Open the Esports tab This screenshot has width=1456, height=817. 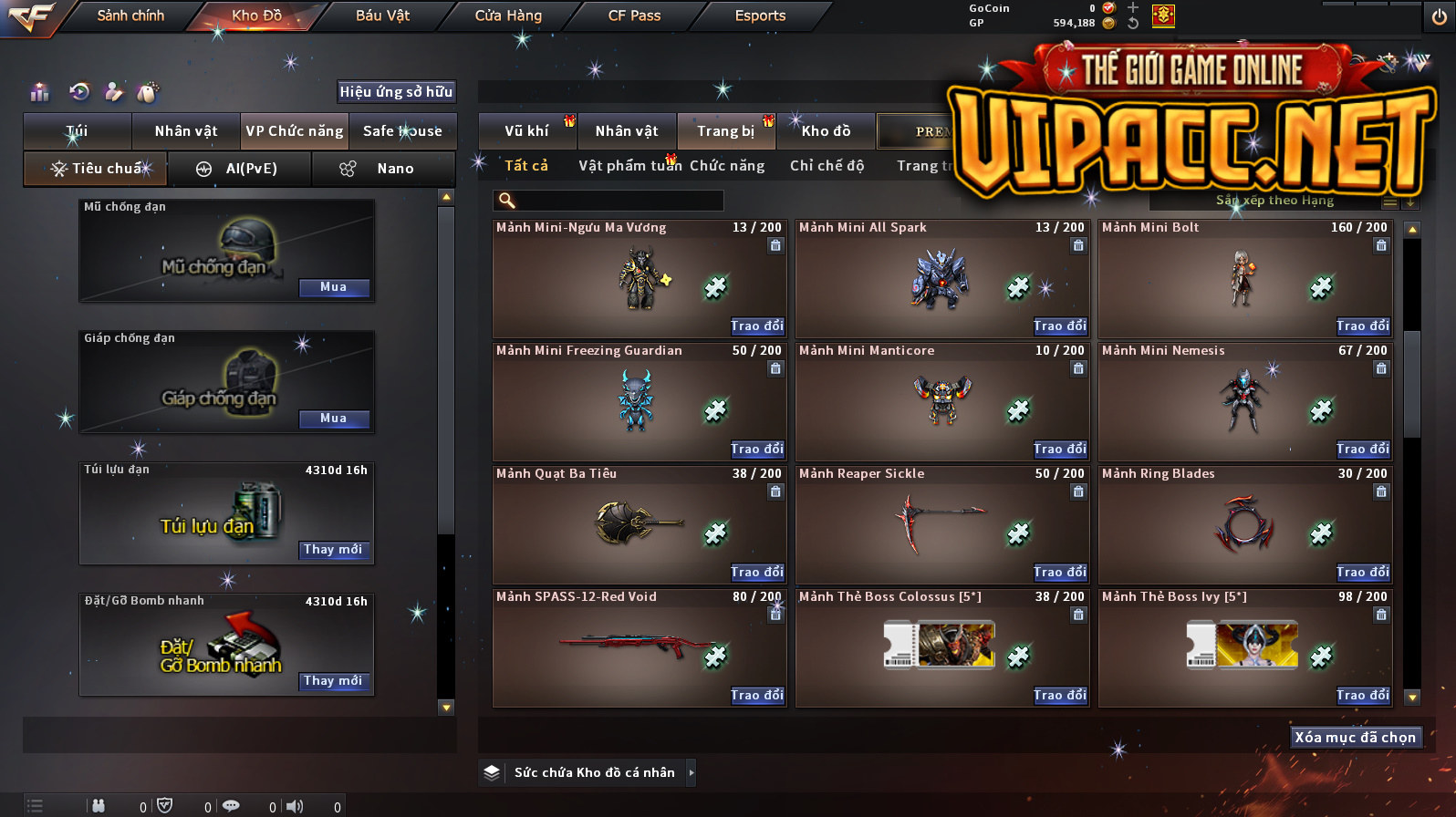tap(760, 16)
